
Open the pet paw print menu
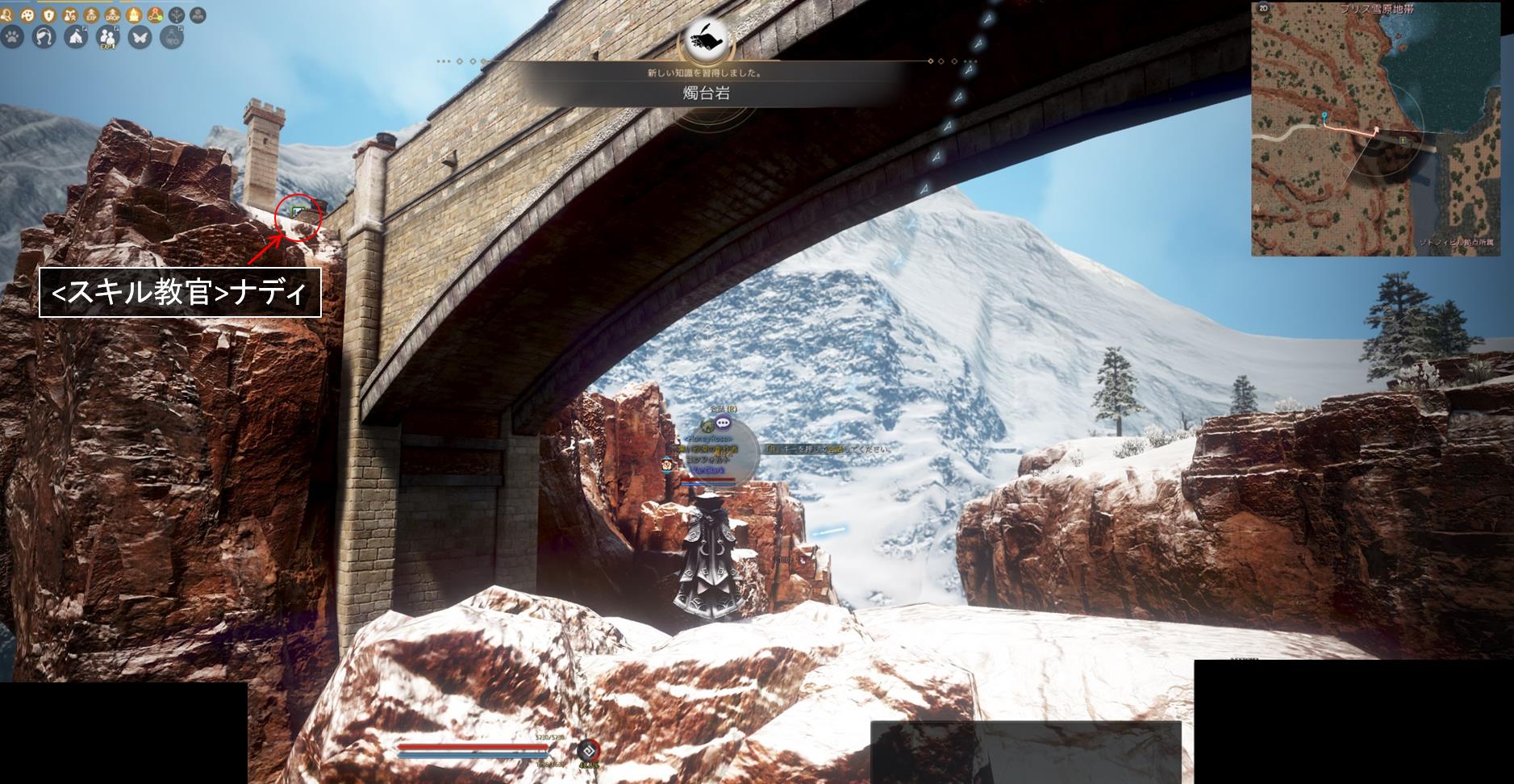click(x=13, y=36)
